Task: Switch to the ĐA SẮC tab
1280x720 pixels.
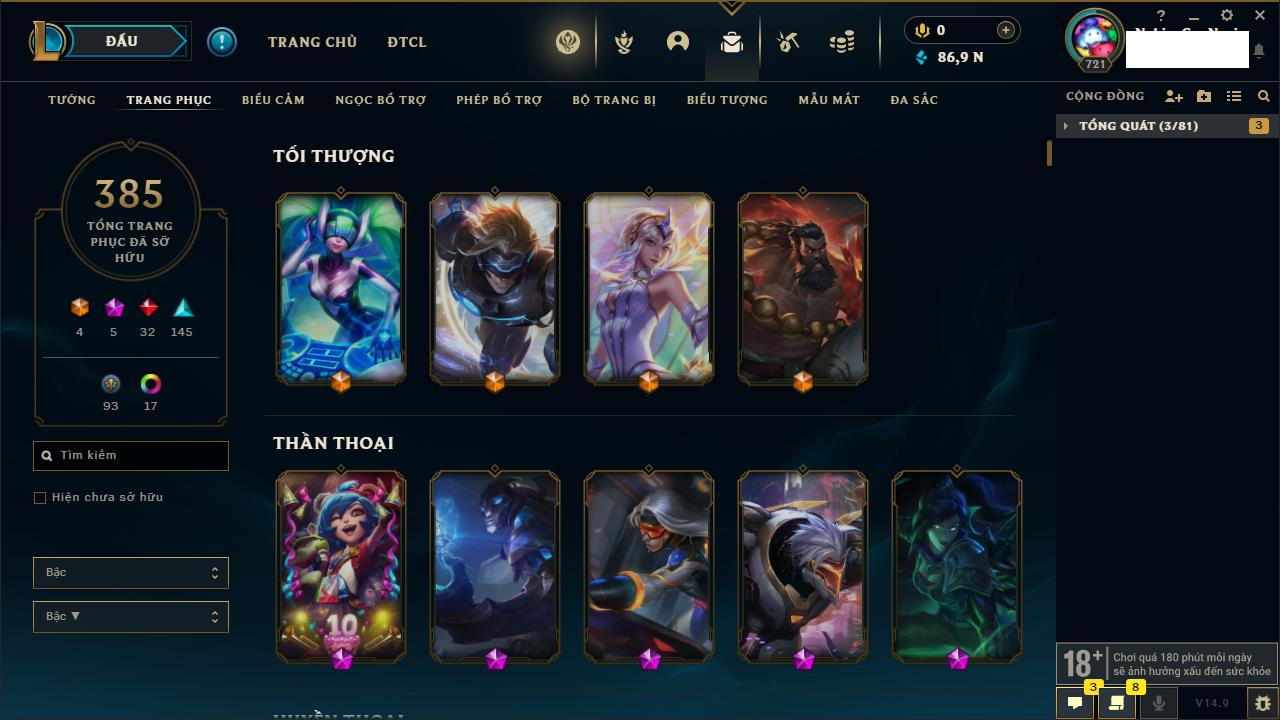Action: click(x=914, y=100)
